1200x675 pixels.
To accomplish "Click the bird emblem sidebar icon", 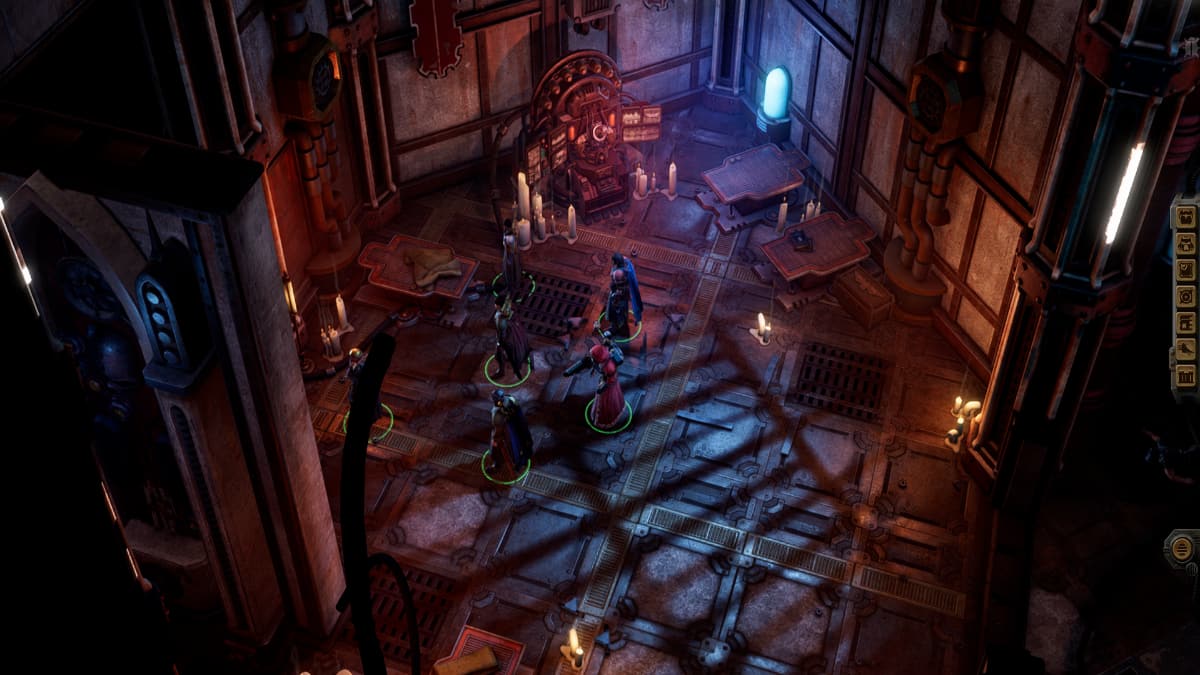I will (x=1186, y=349).
